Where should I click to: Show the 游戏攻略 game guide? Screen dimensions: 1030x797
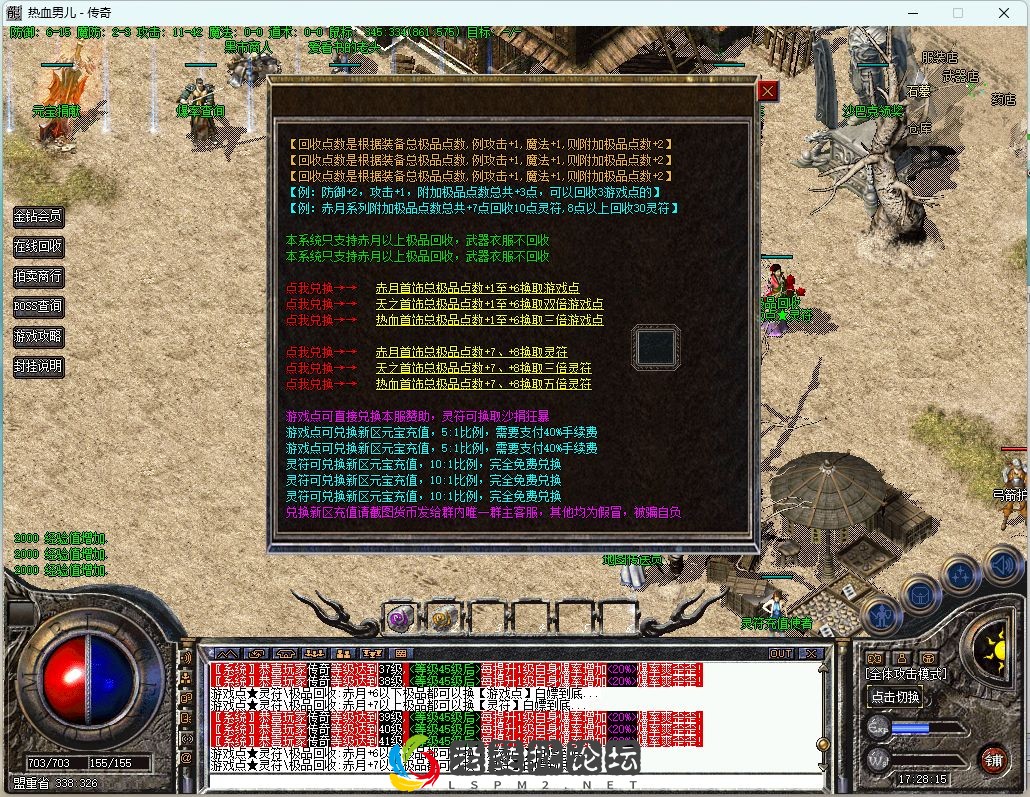point(38,336)
